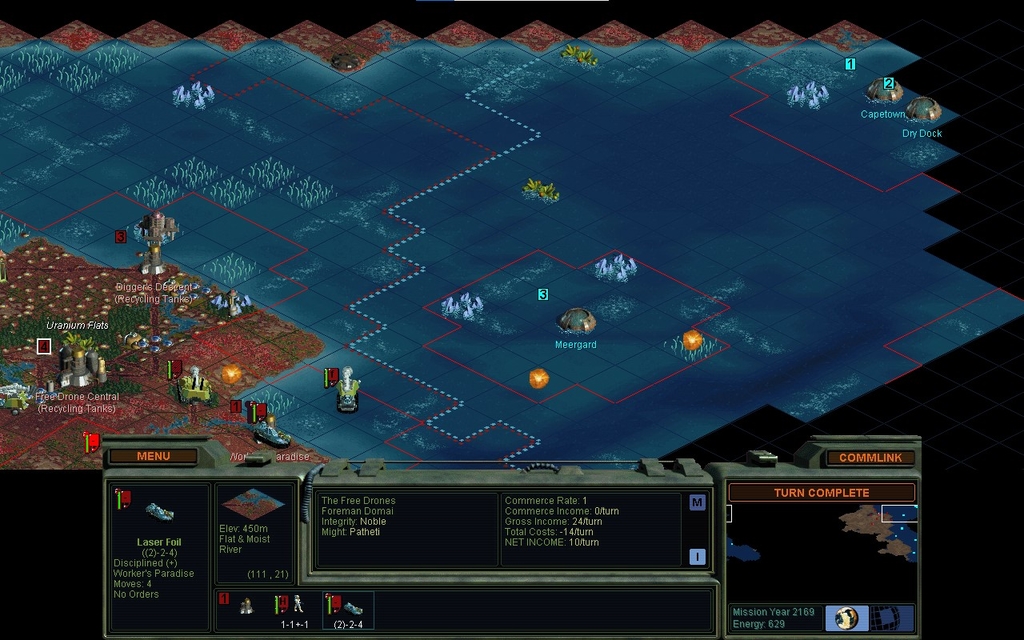1024x640 pixels.
Task: Click the M button in info panel
Action: pyautogui.click(x=697, y=503)
